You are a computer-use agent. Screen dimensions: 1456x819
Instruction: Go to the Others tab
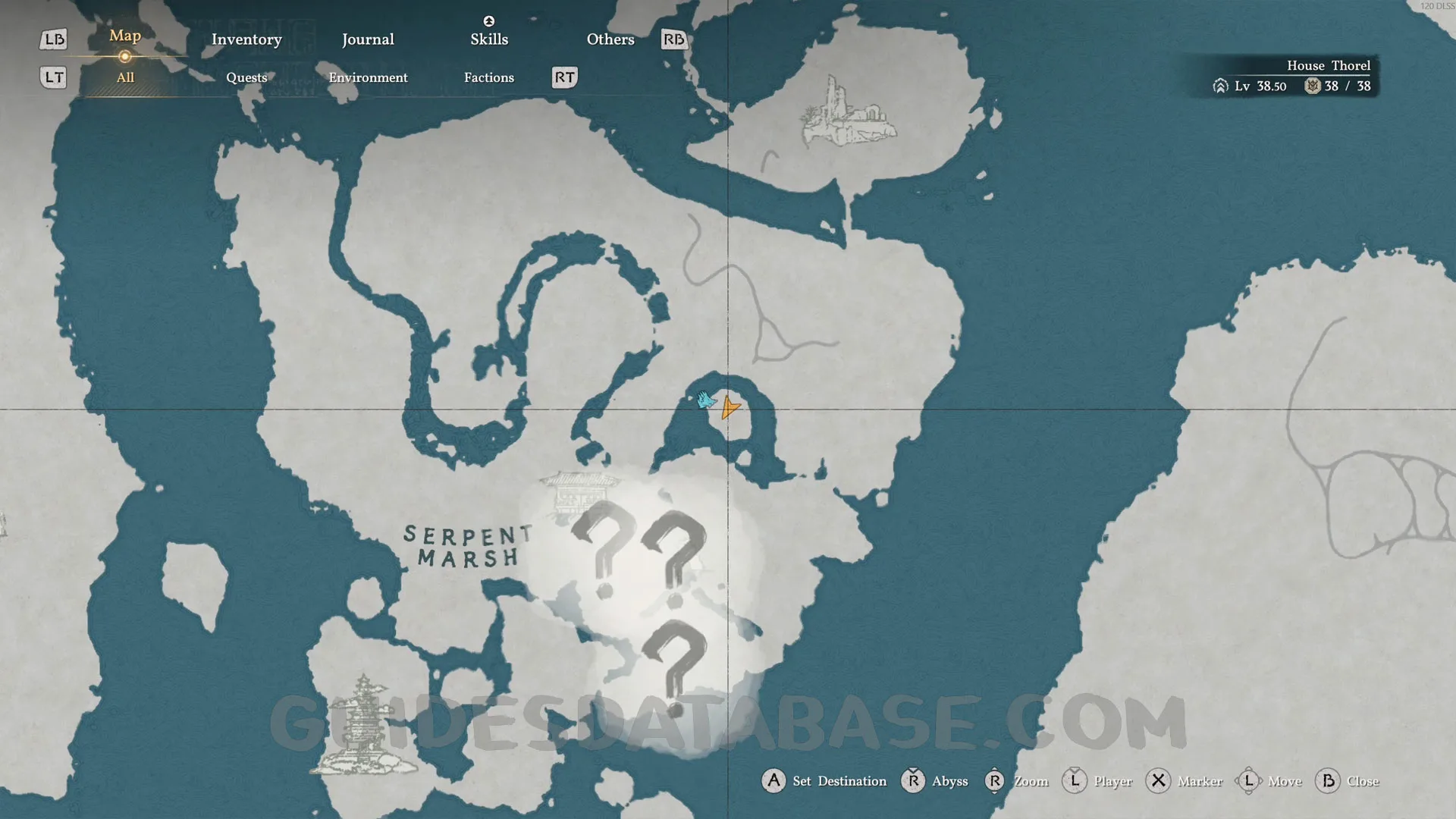point(610,39)
